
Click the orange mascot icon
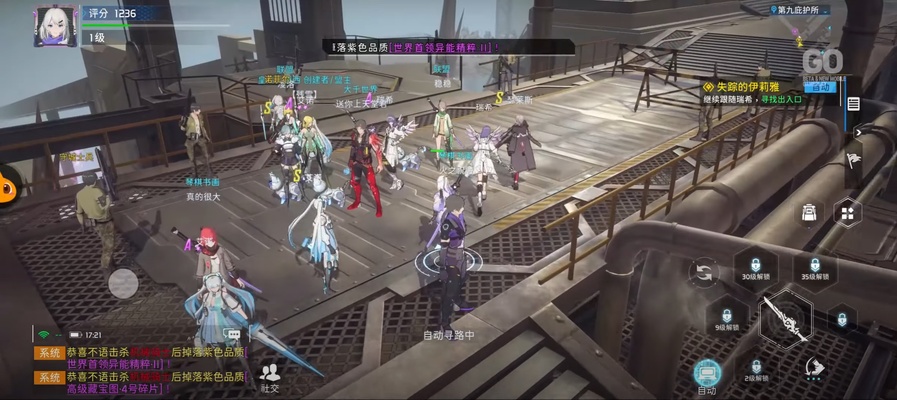tap(8, 181)
